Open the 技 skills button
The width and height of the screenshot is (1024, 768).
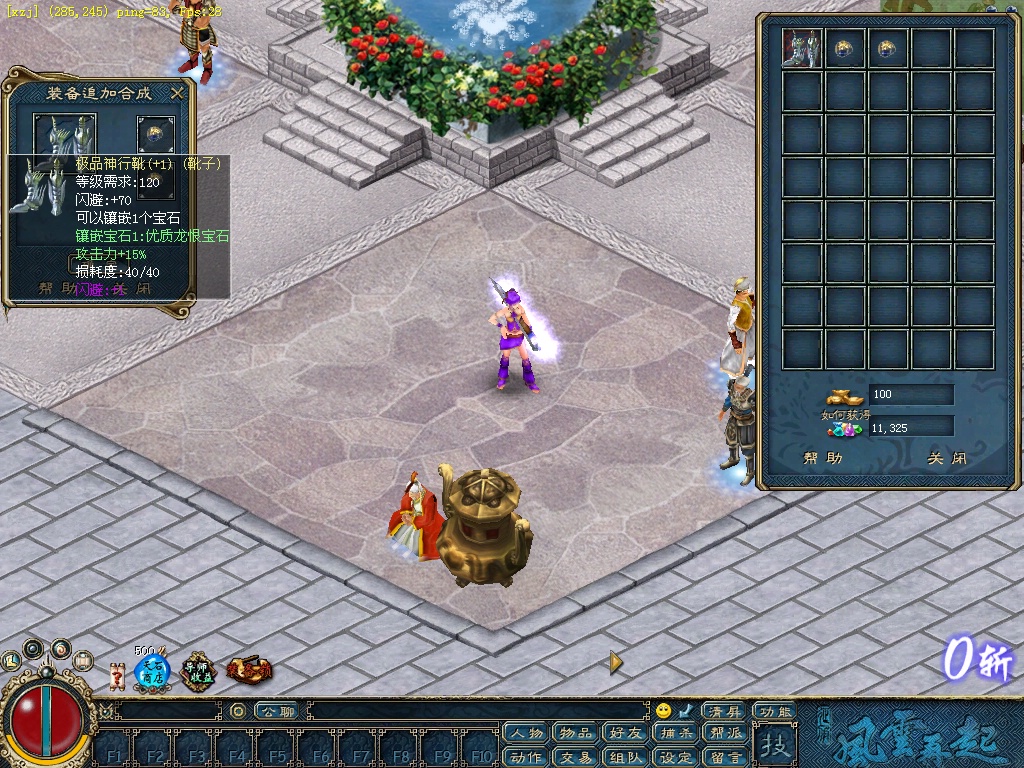click(775, 745)
